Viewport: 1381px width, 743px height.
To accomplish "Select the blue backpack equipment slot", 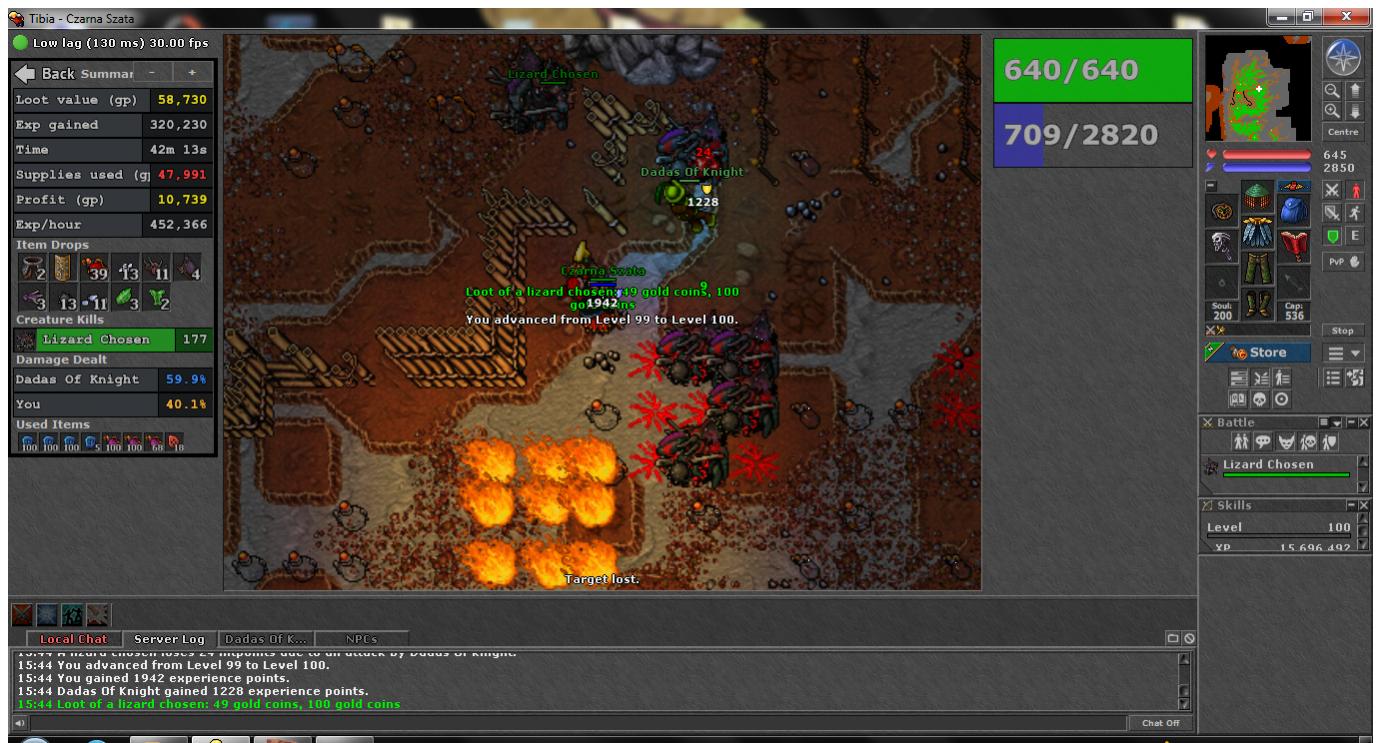I will pos(1294,209).
